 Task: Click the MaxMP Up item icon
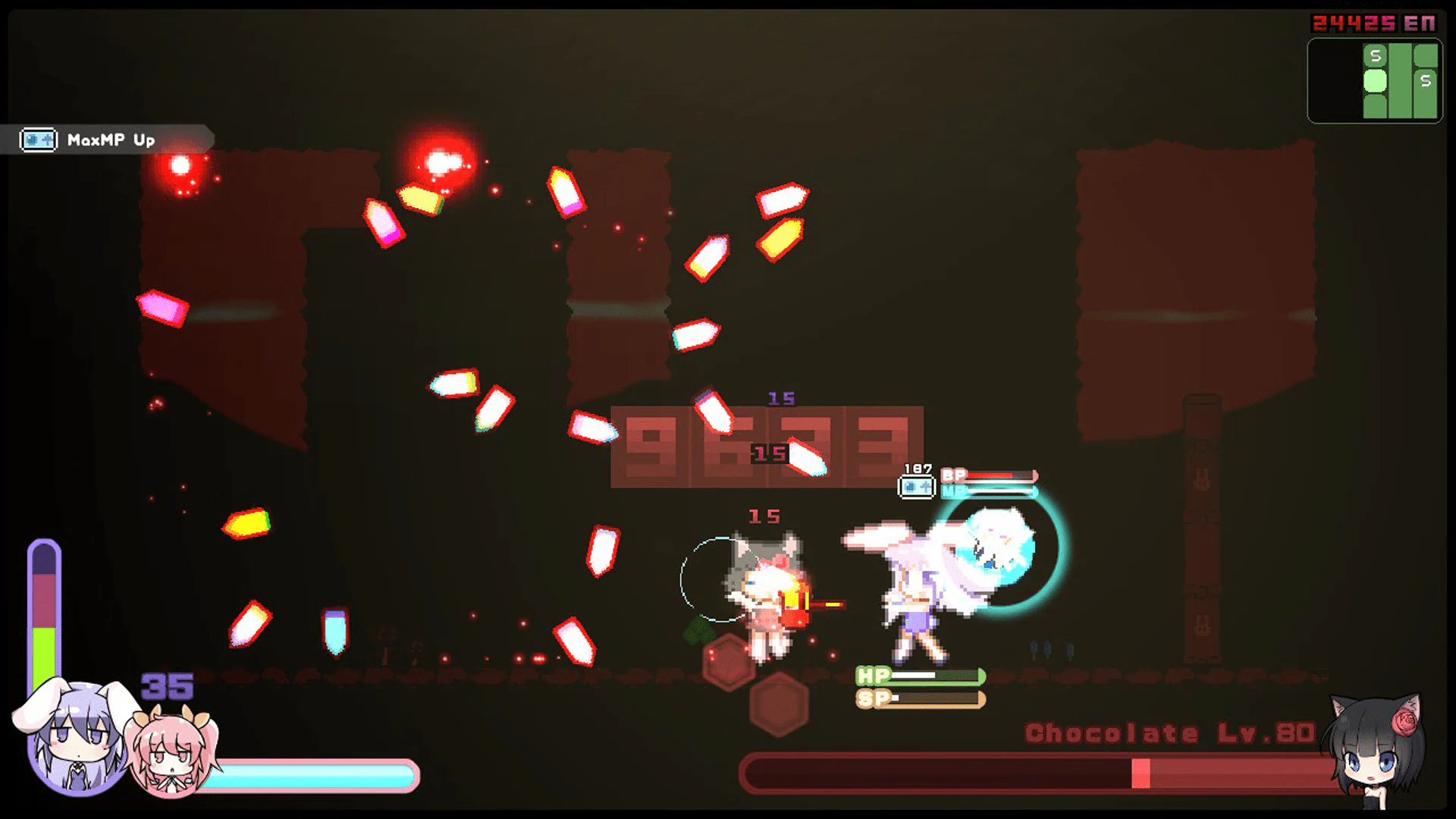coord(39,140)
